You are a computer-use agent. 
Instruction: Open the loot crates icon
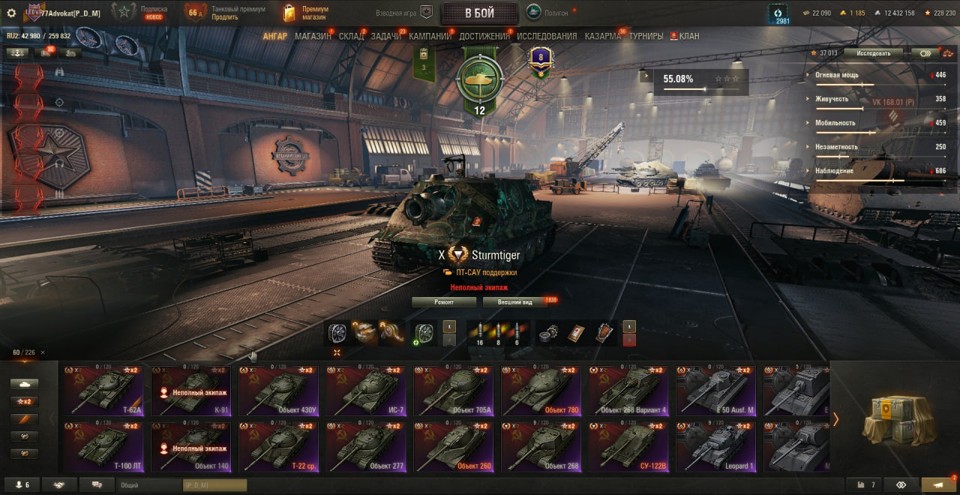click(895, 417)
